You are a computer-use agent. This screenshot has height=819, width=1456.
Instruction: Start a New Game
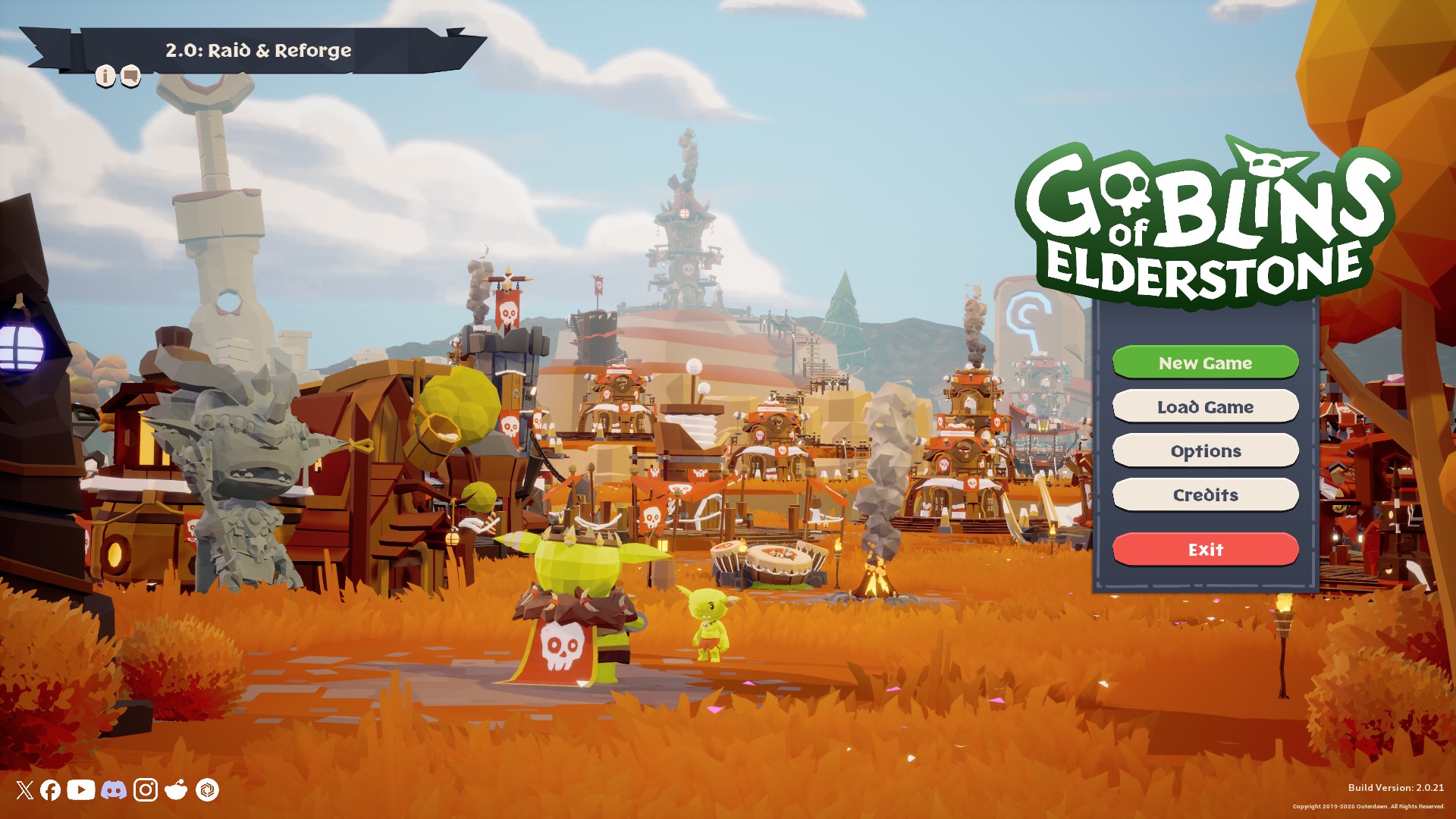click(x=1205, y=362)
